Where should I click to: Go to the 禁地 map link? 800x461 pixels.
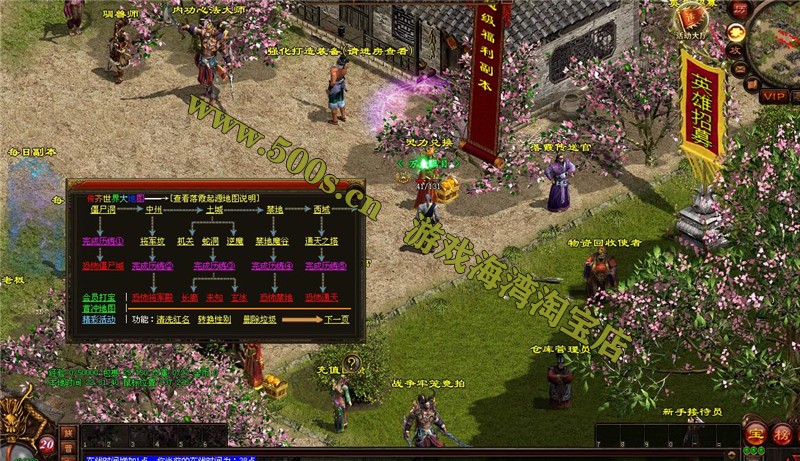click(x=274, y=210)
